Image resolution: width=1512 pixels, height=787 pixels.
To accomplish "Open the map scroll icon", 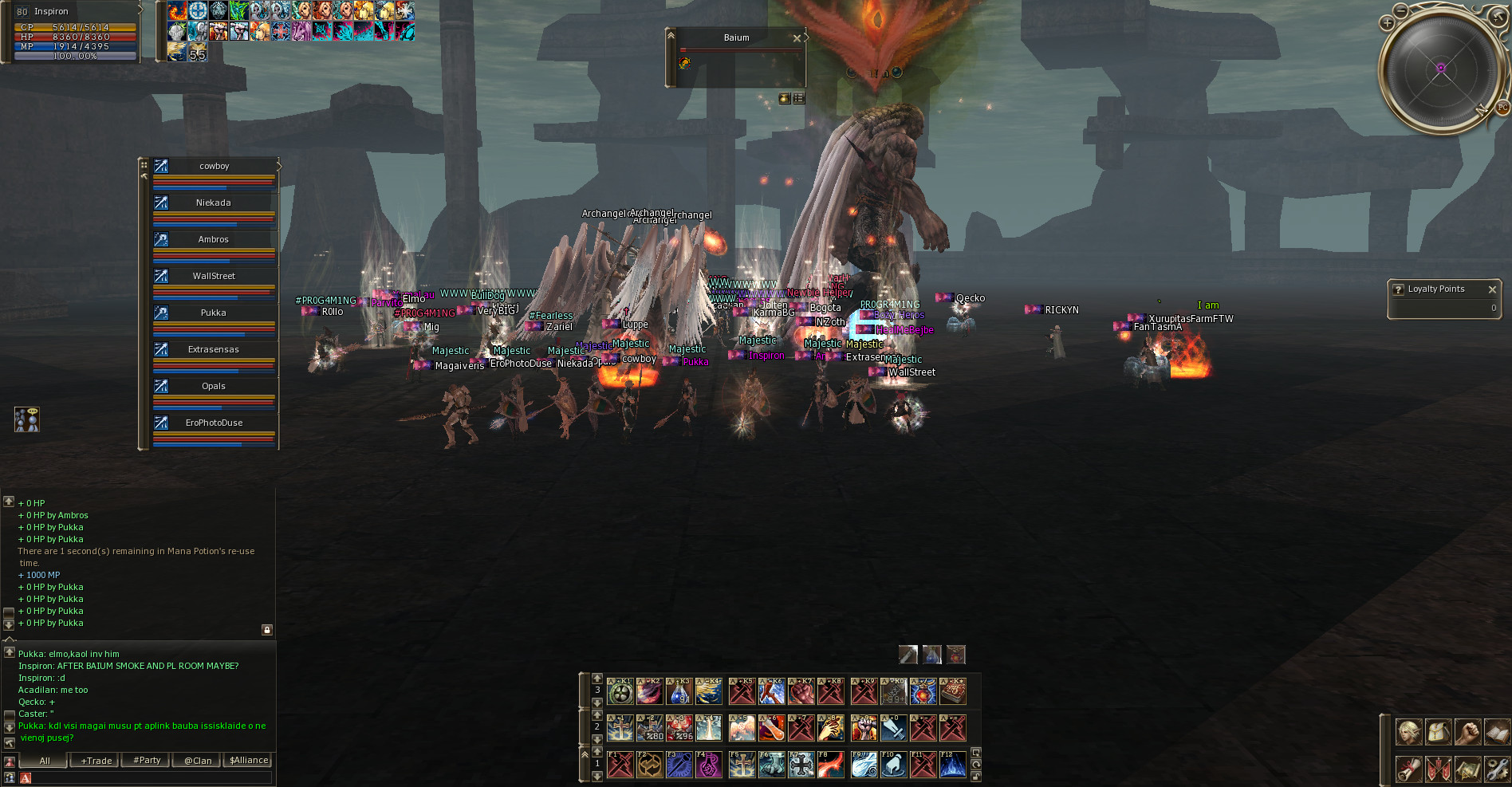I will pos(1467,769).
